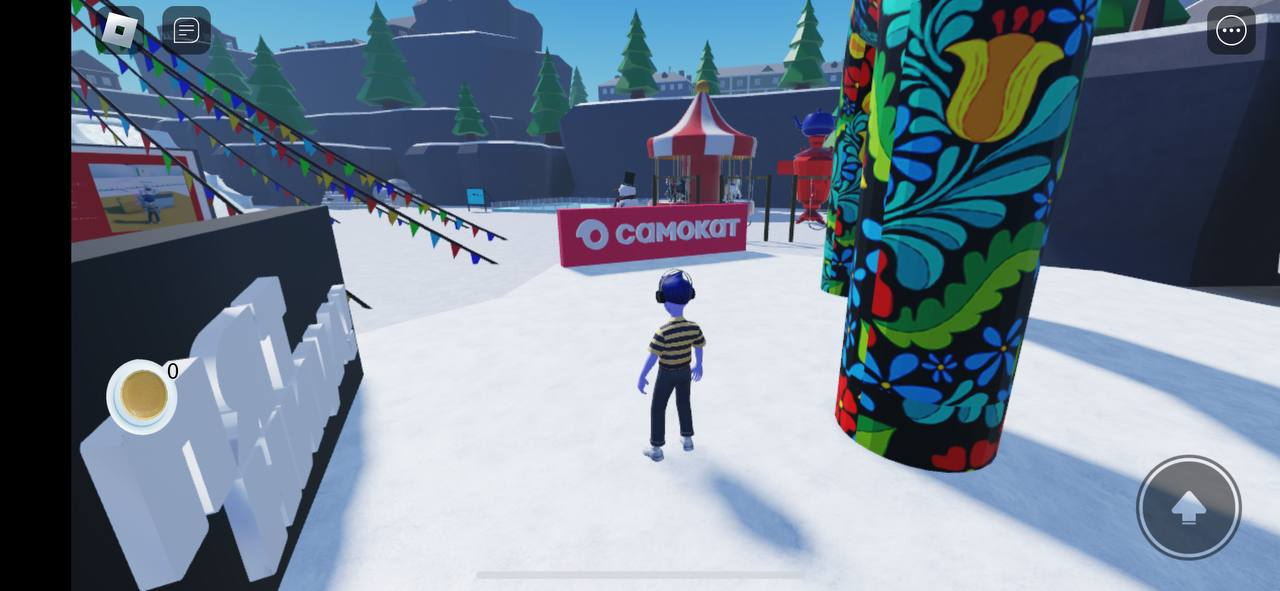Tap the jump arrow button
The image size is (1280, 591).
[1188, 507]
